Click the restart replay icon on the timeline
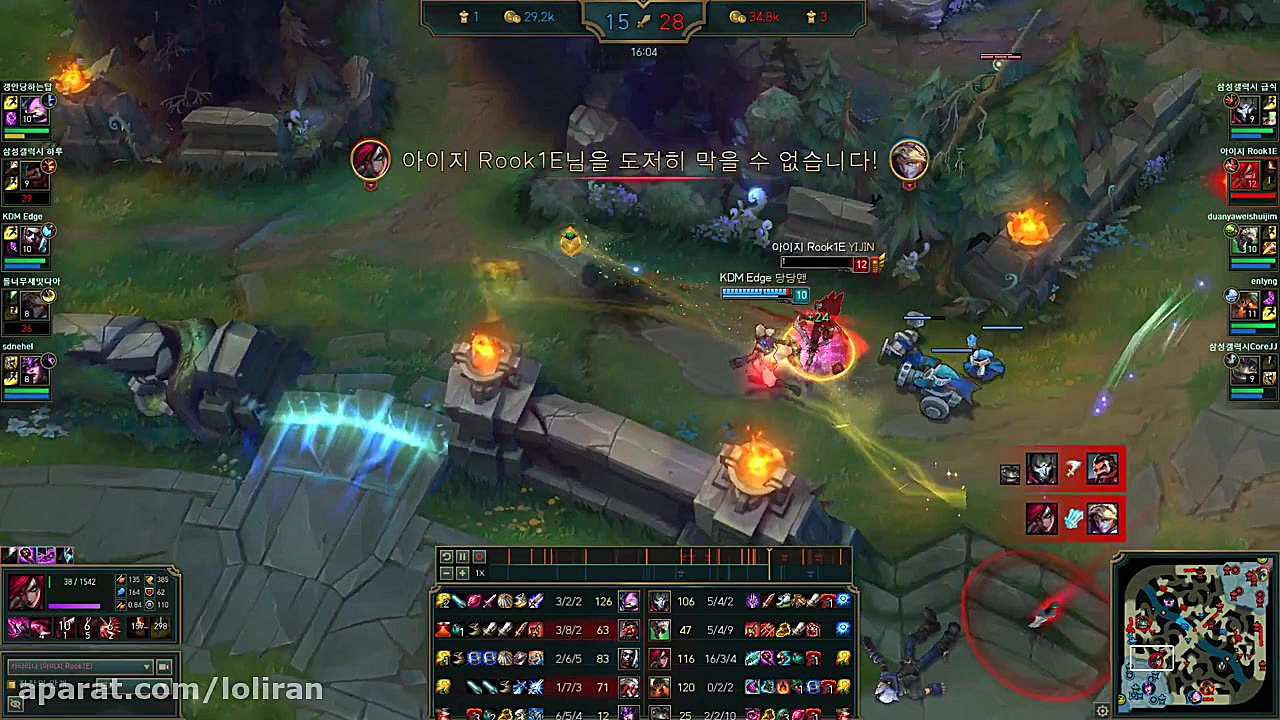This screenshot has height=720, width=1280. pyautogui.click(x=446, y=556)
